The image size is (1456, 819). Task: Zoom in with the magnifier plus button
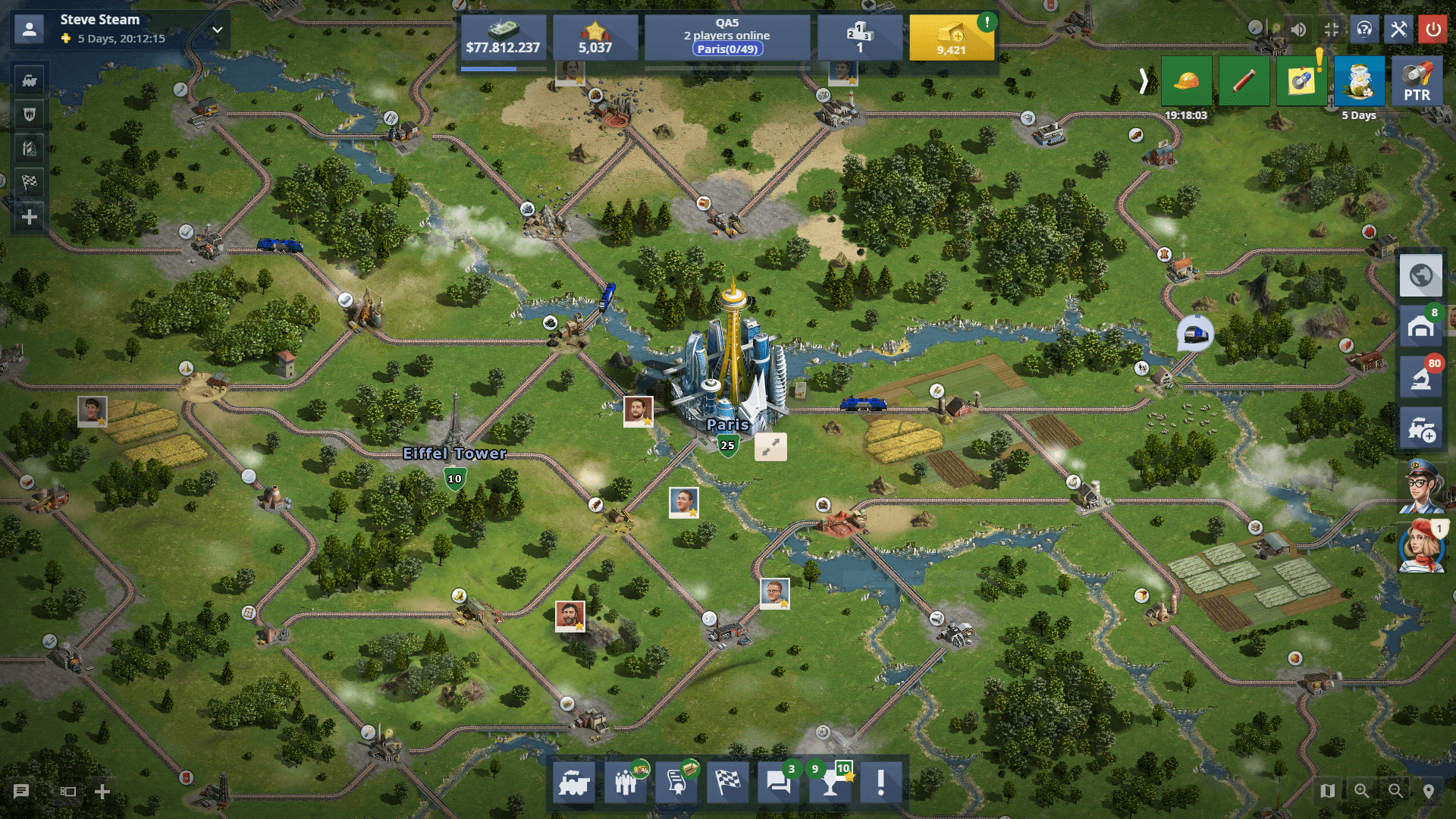point(1362,791)
